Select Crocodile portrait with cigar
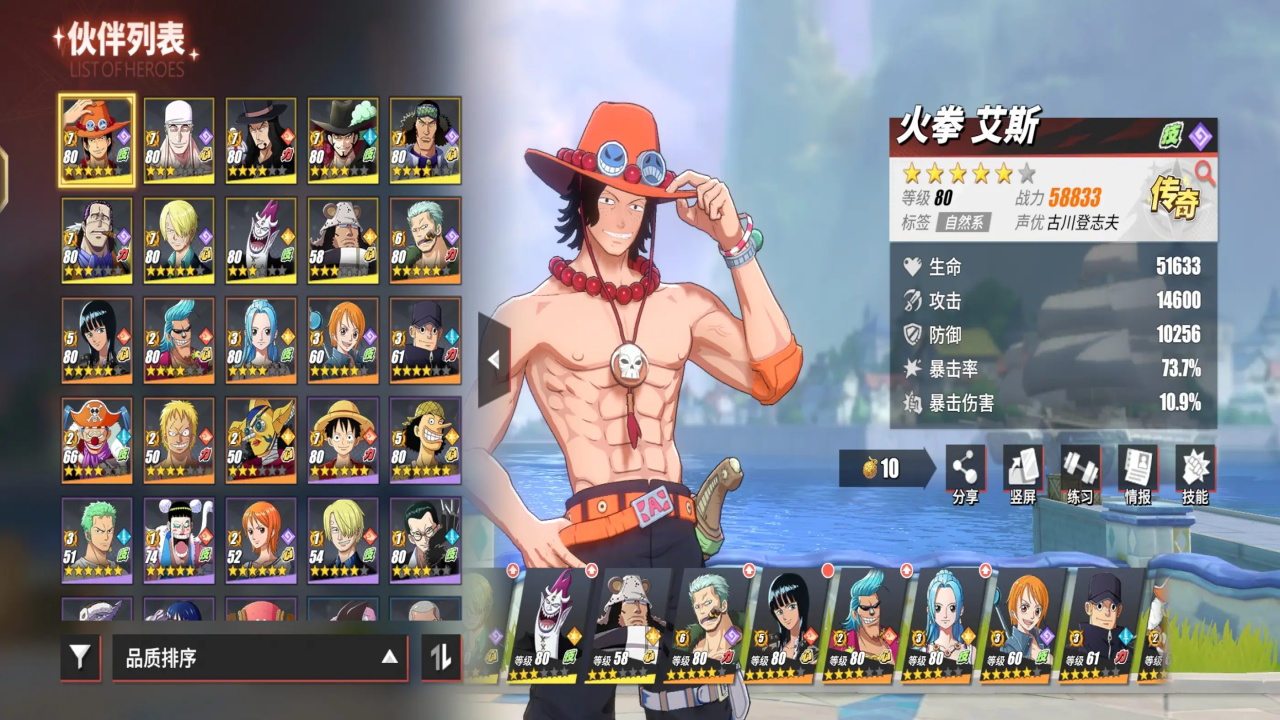 96,240
